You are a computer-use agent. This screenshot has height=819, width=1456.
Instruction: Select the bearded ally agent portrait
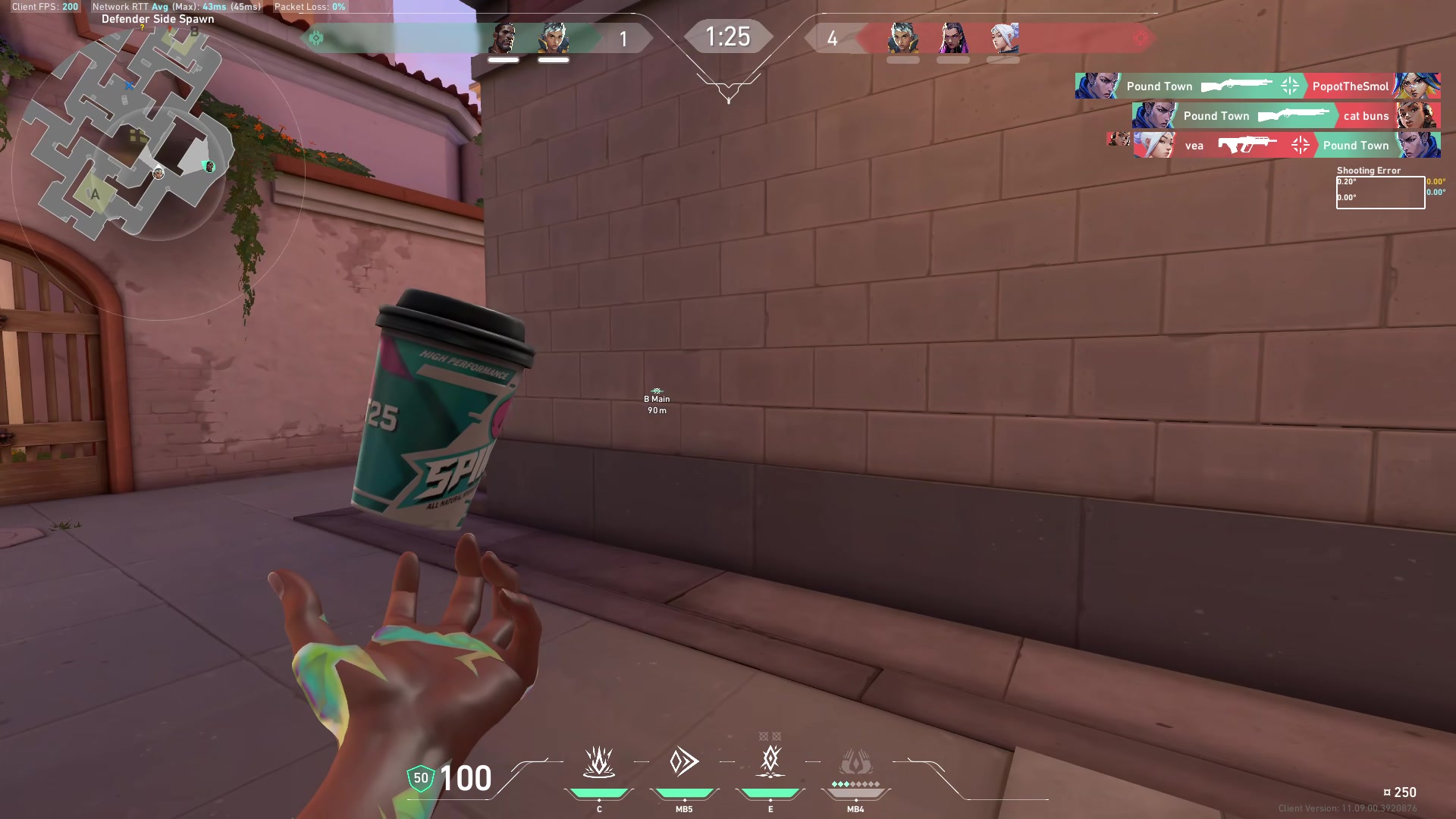tap(504, 38)
